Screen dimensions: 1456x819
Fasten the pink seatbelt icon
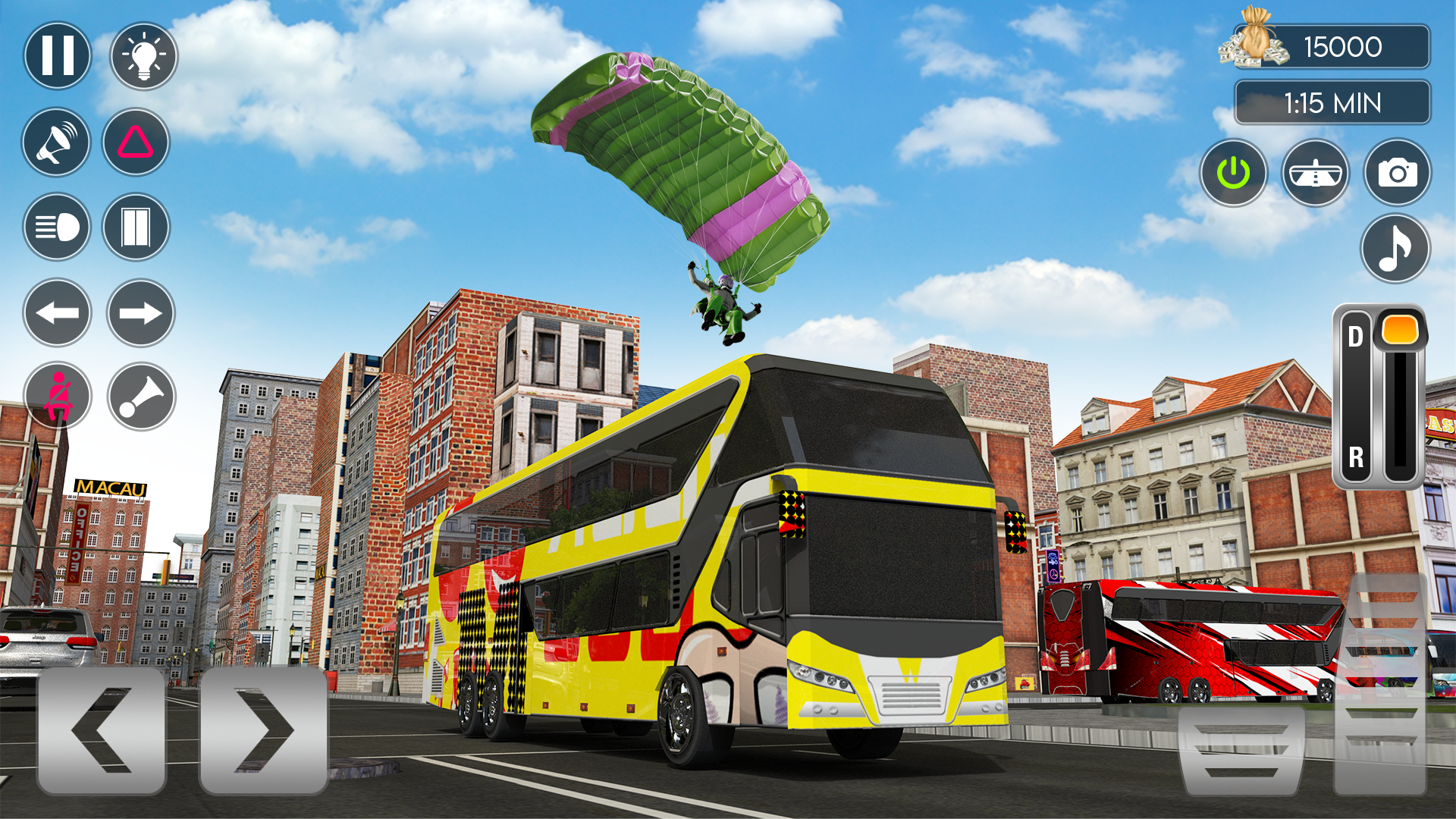[x=57, y=397]
